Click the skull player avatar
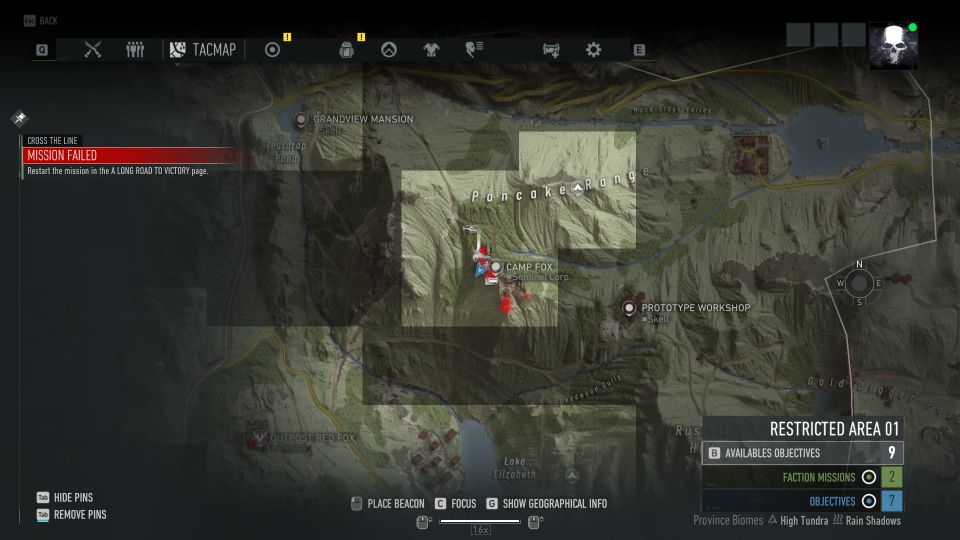Screen dimensions: 960x540 [x=893, y=46]
